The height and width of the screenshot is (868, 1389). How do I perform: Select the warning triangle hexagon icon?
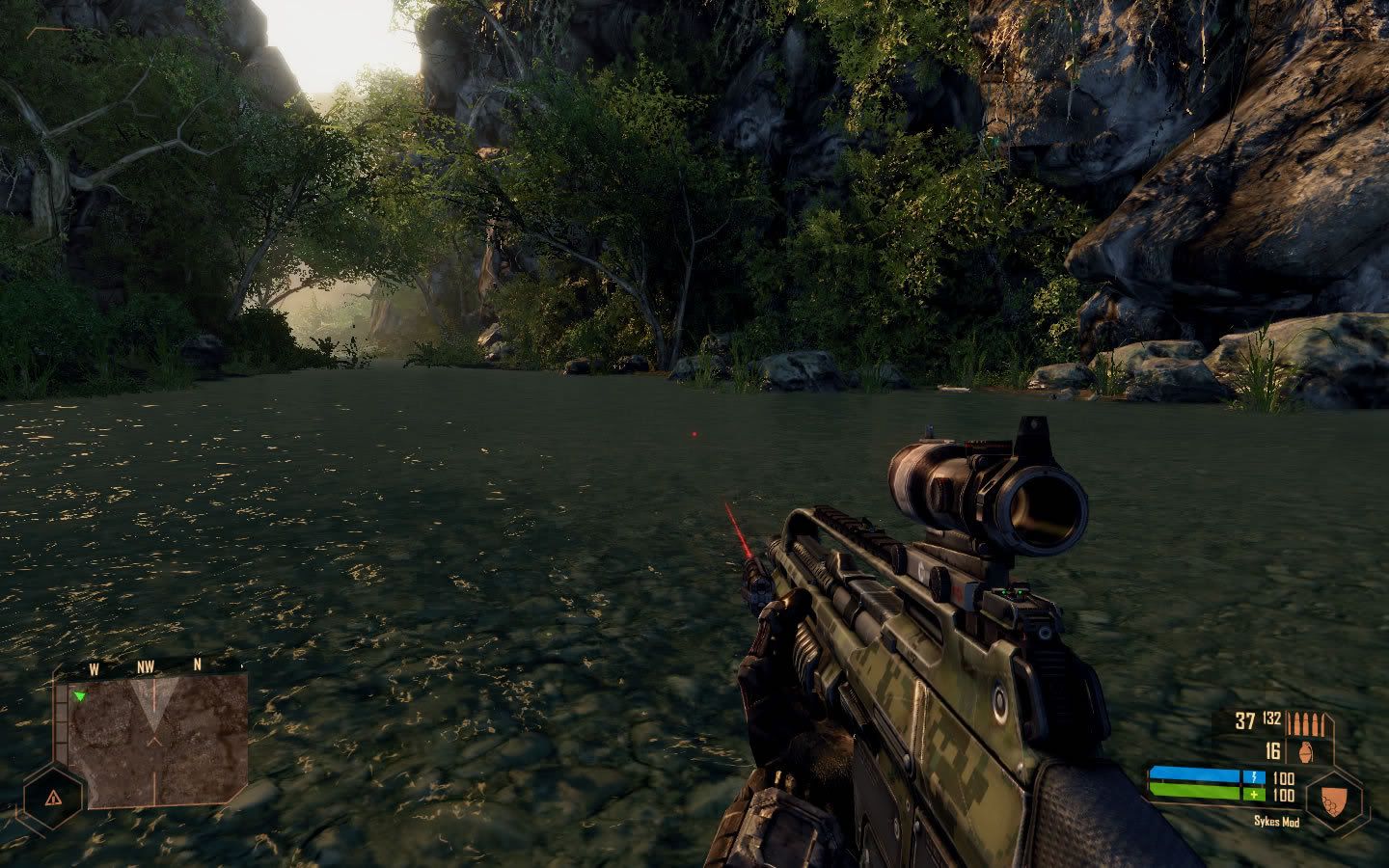click(52, 798)
